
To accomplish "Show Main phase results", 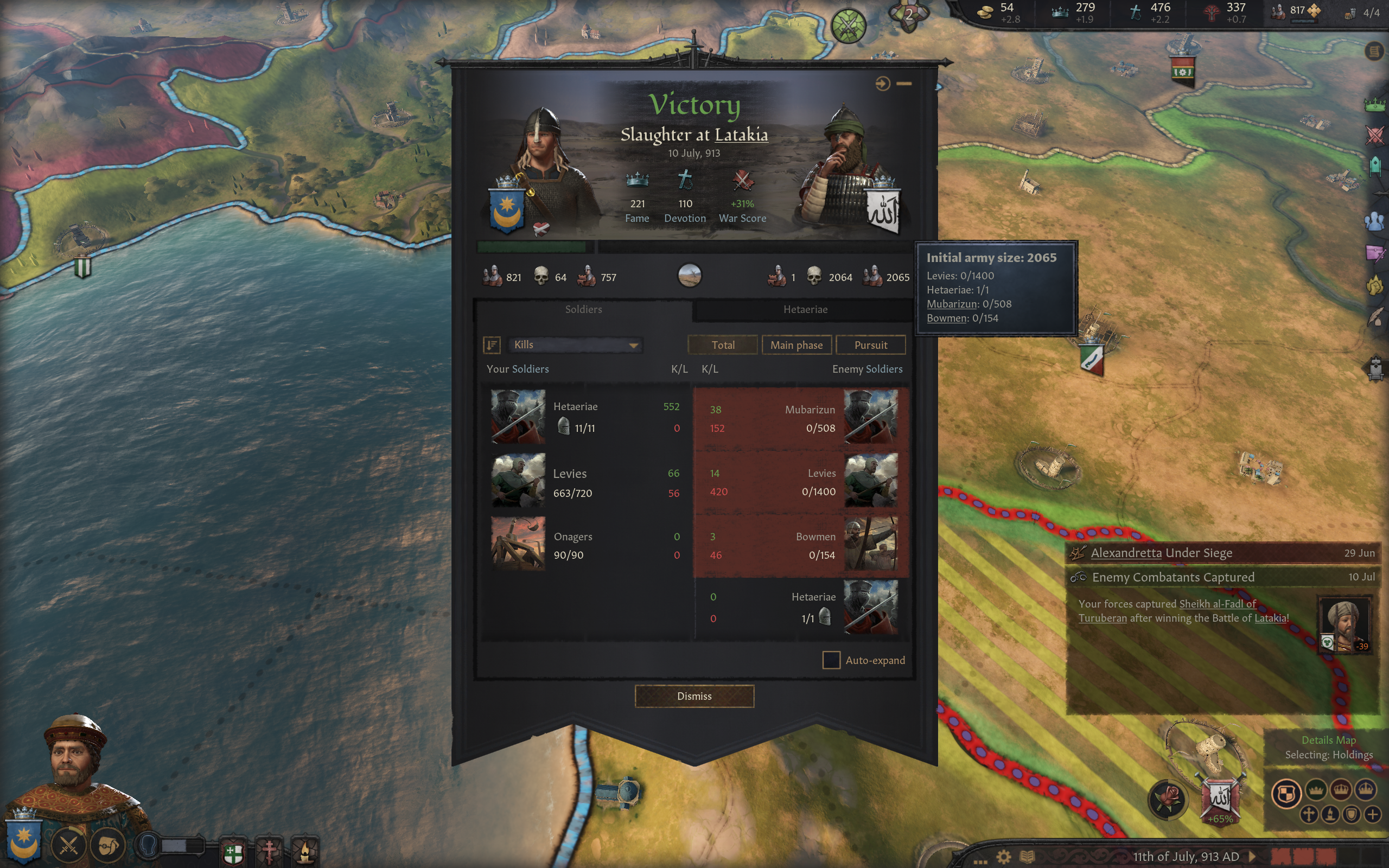I will pyautogui.click(x=796, y=345).
